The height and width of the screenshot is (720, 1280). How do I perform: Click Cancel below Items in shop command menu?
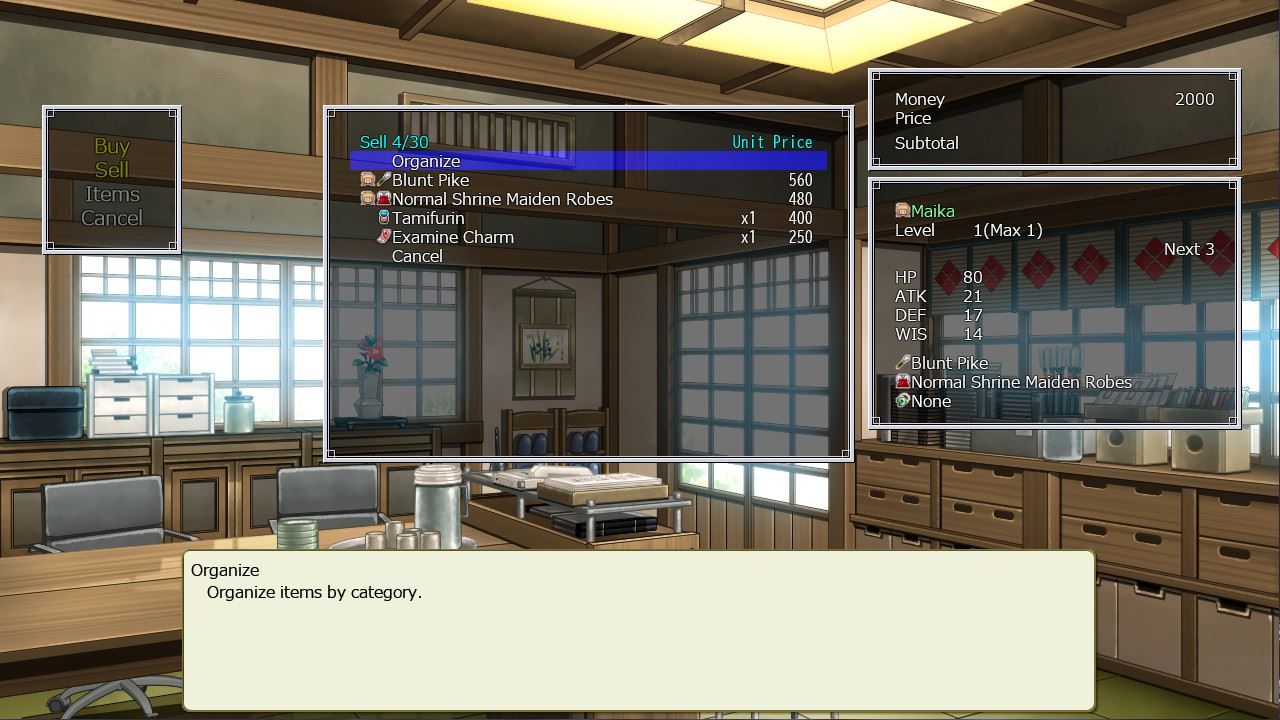tap(112, 218)
